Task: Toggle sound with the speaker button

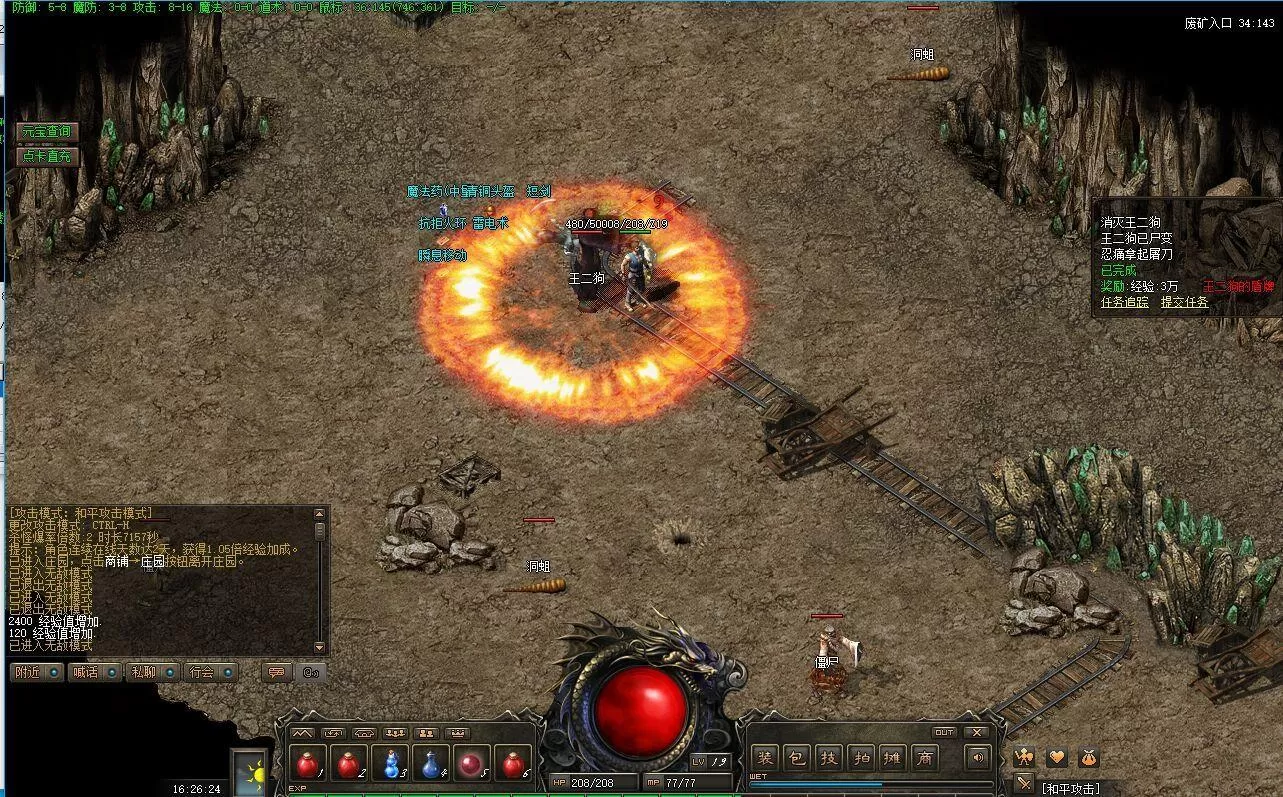Action: (977, 758)
